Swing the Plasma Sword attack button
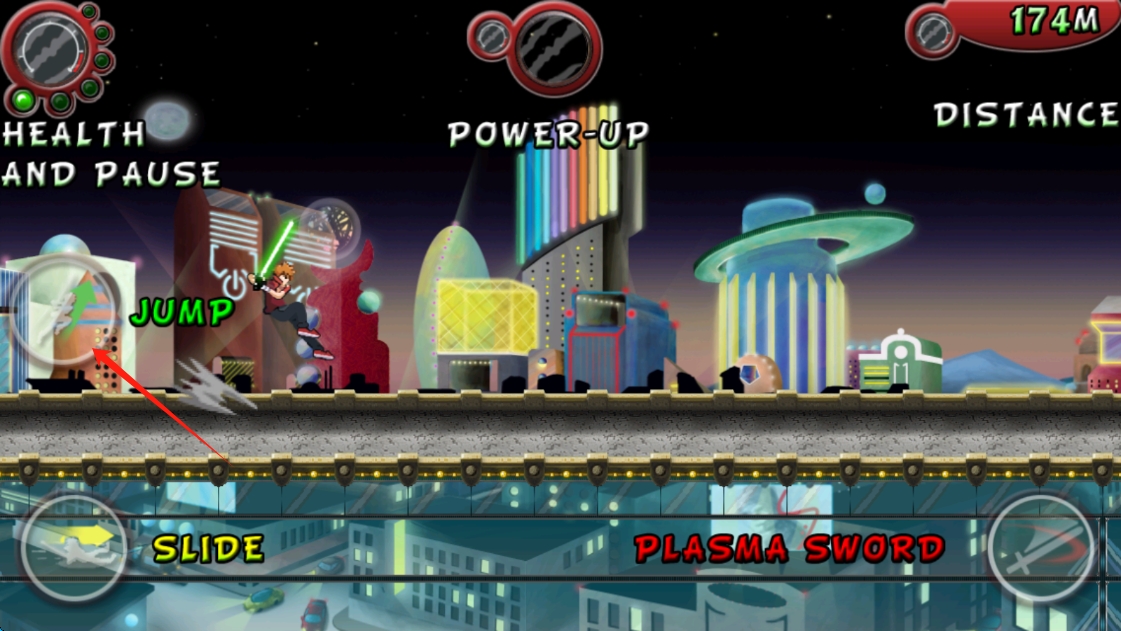This screenshot has height=631, width=1121. 1041,548
